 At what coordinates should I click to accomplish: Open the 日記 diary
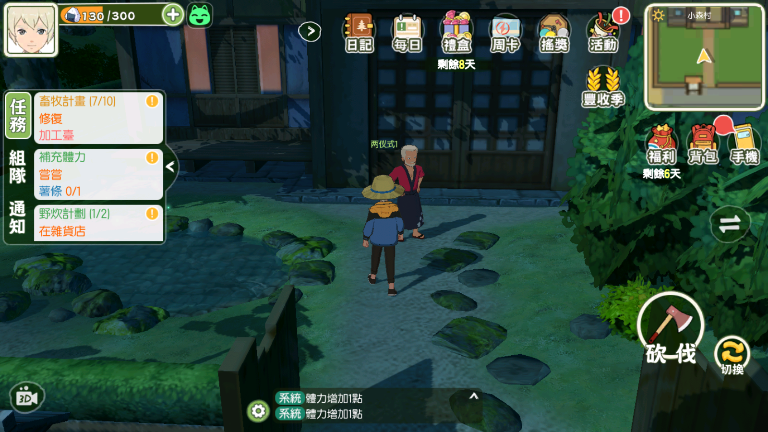coord(358,33)
